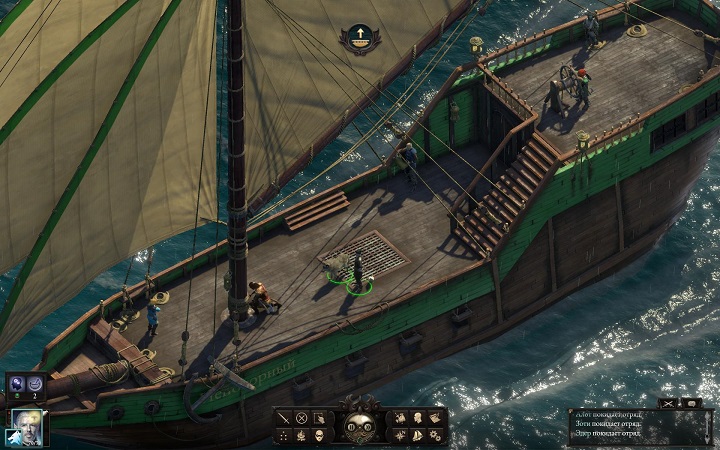Open the character sheet head icon
Viewport: 720px width, 450px height.
pyautogui.click(x=417, y=418)
